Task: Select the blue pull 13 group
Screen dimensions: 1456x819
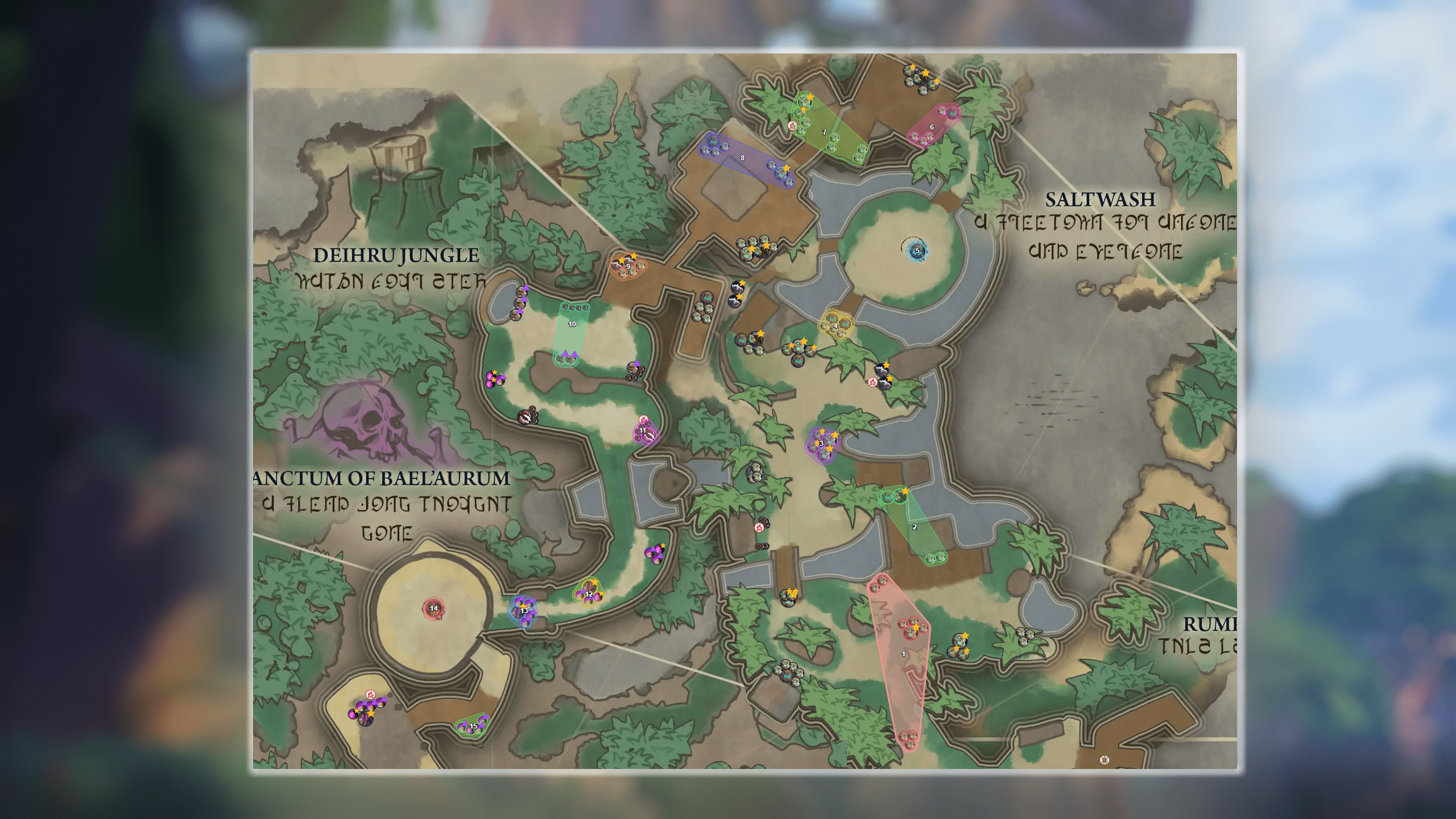Action: [x=524, y=611]
